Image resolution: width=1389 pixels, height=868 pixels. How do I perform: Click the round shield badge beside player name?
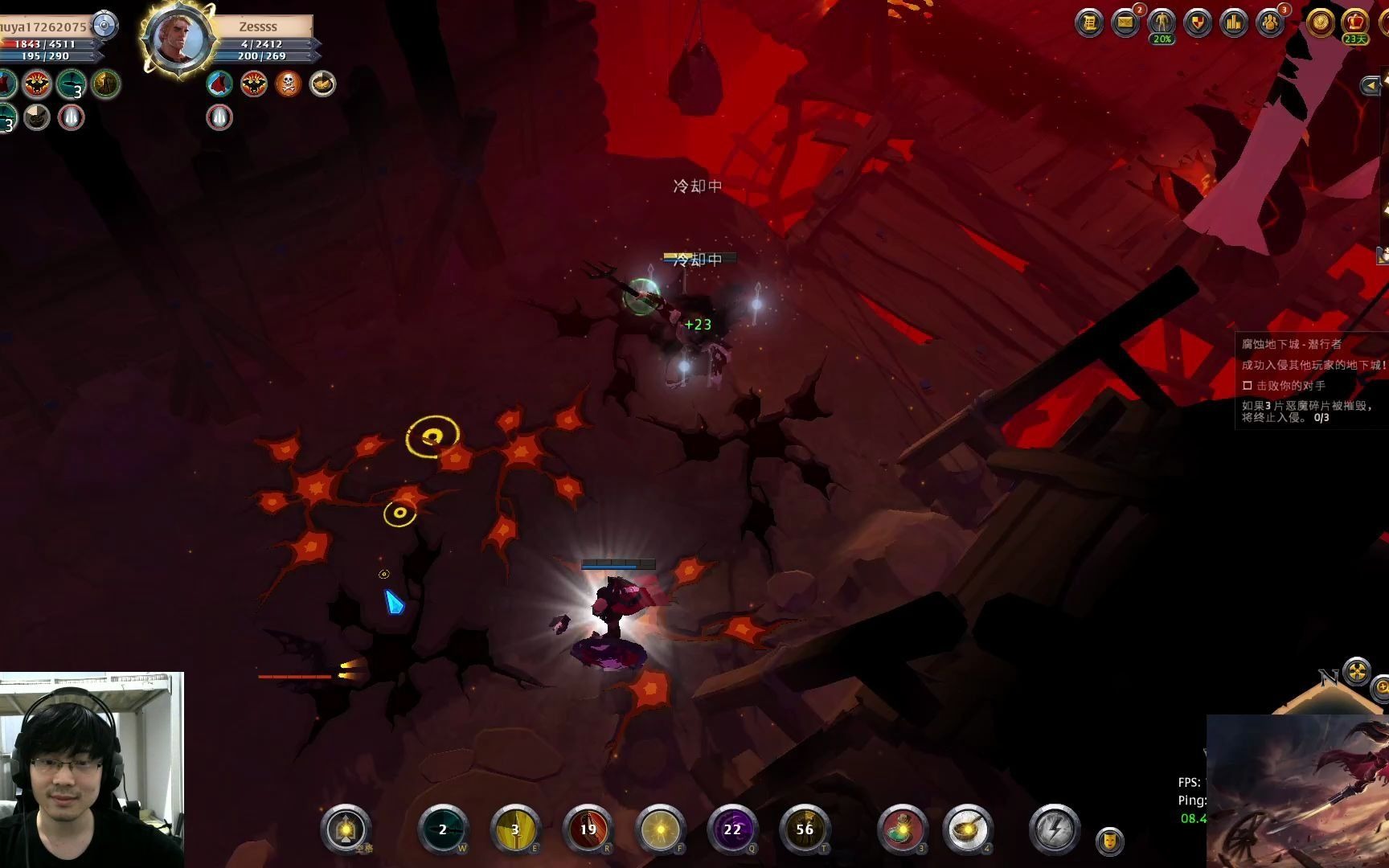pos(104,26)
